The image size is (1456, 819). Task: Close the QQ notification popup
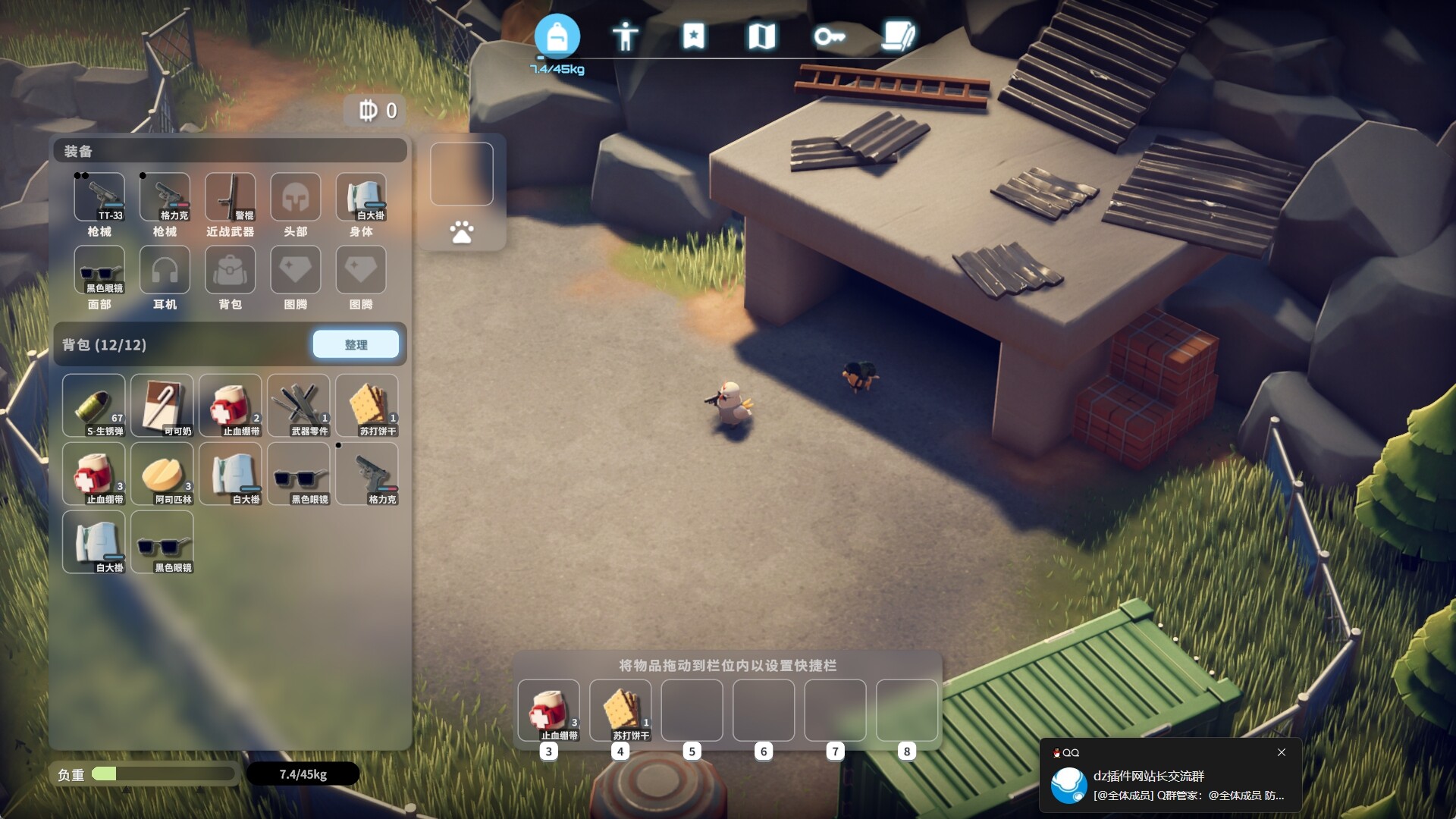pyautogui.click(x=1282, y=752)
